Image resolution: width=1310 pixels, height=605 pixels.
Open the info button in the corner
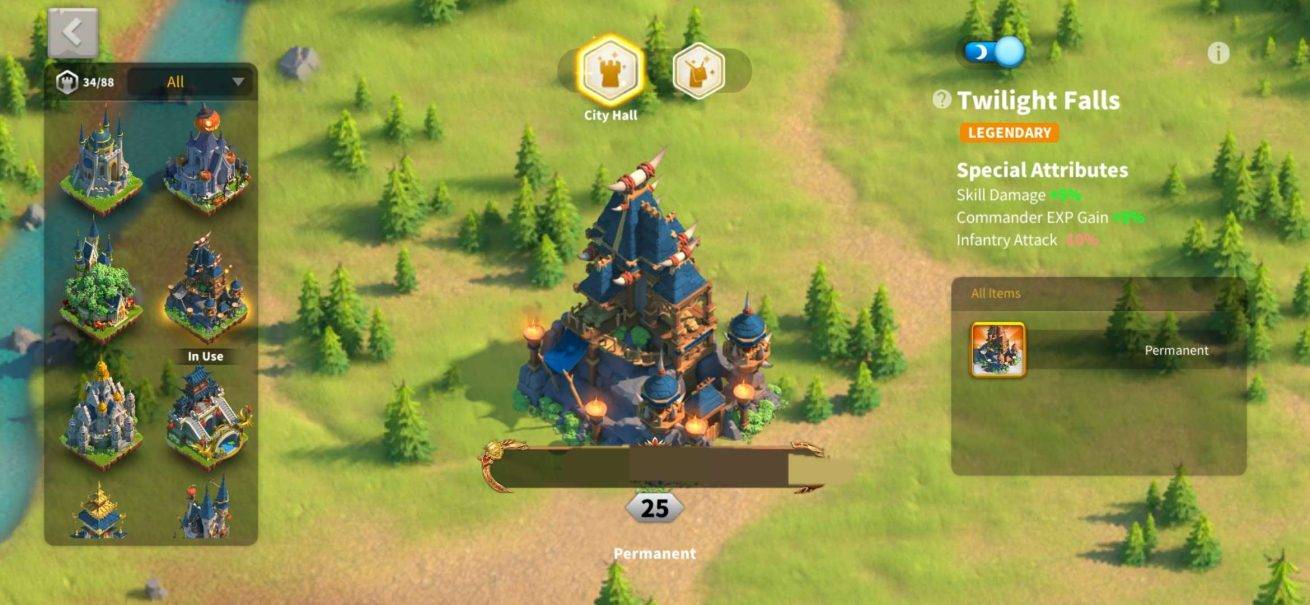click(x=1218, y=53)
